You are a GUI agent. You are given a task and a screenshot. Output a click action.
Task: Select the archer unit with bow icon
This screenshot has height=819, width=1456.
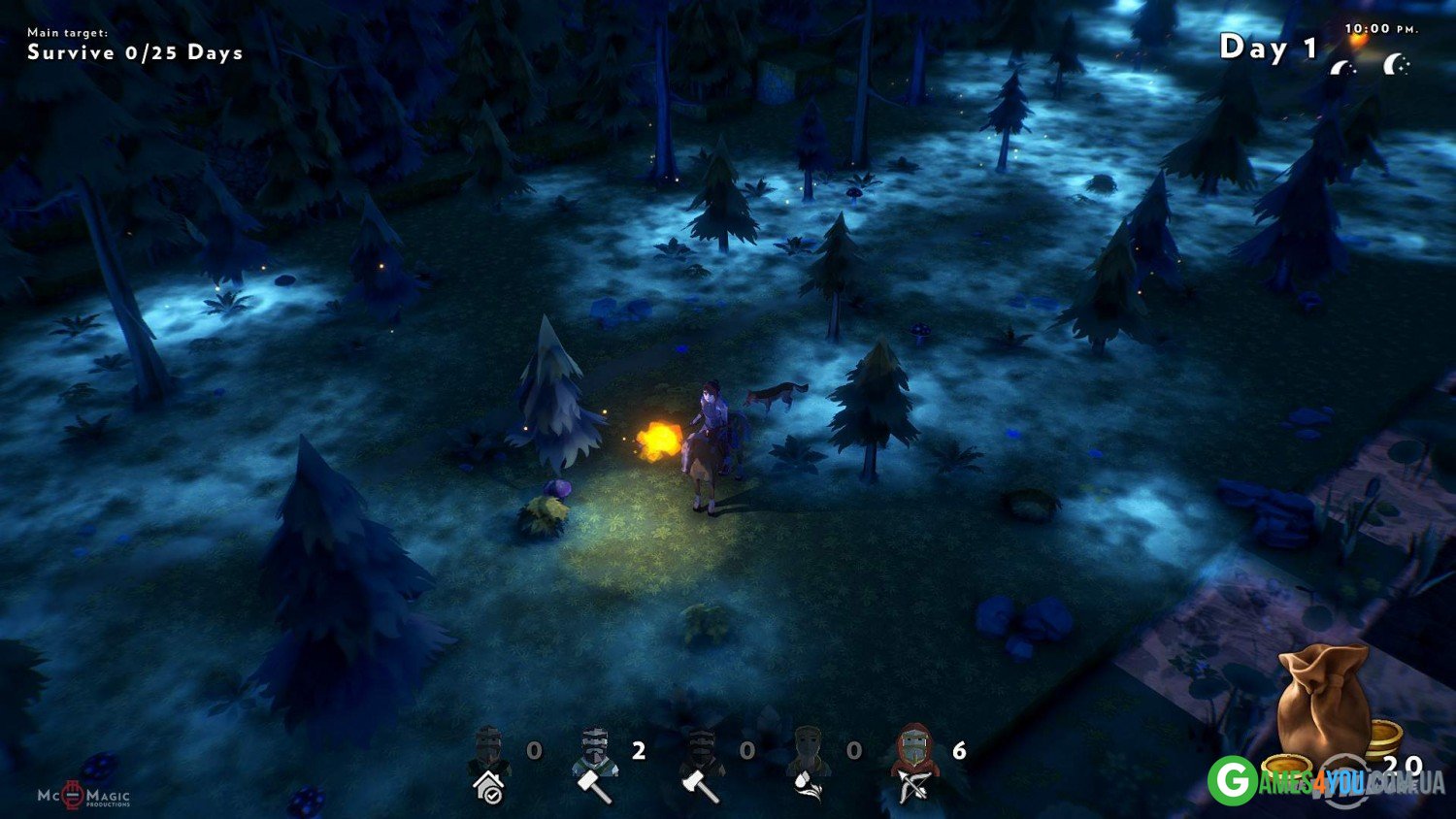[913, 764]
